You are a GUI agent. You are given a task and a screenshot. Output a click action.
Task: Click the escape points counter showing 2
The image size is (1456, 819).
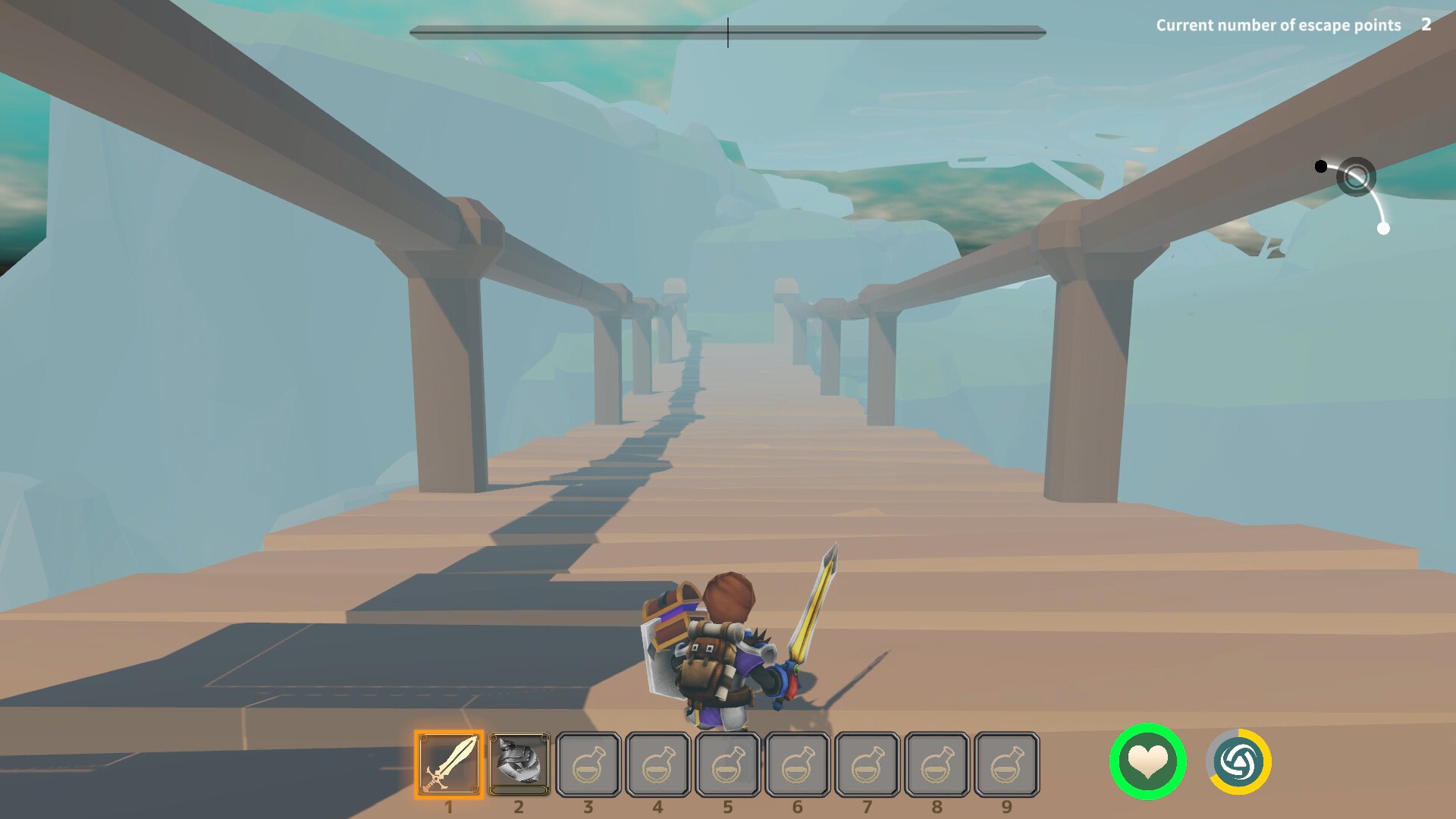[1427, 25]
